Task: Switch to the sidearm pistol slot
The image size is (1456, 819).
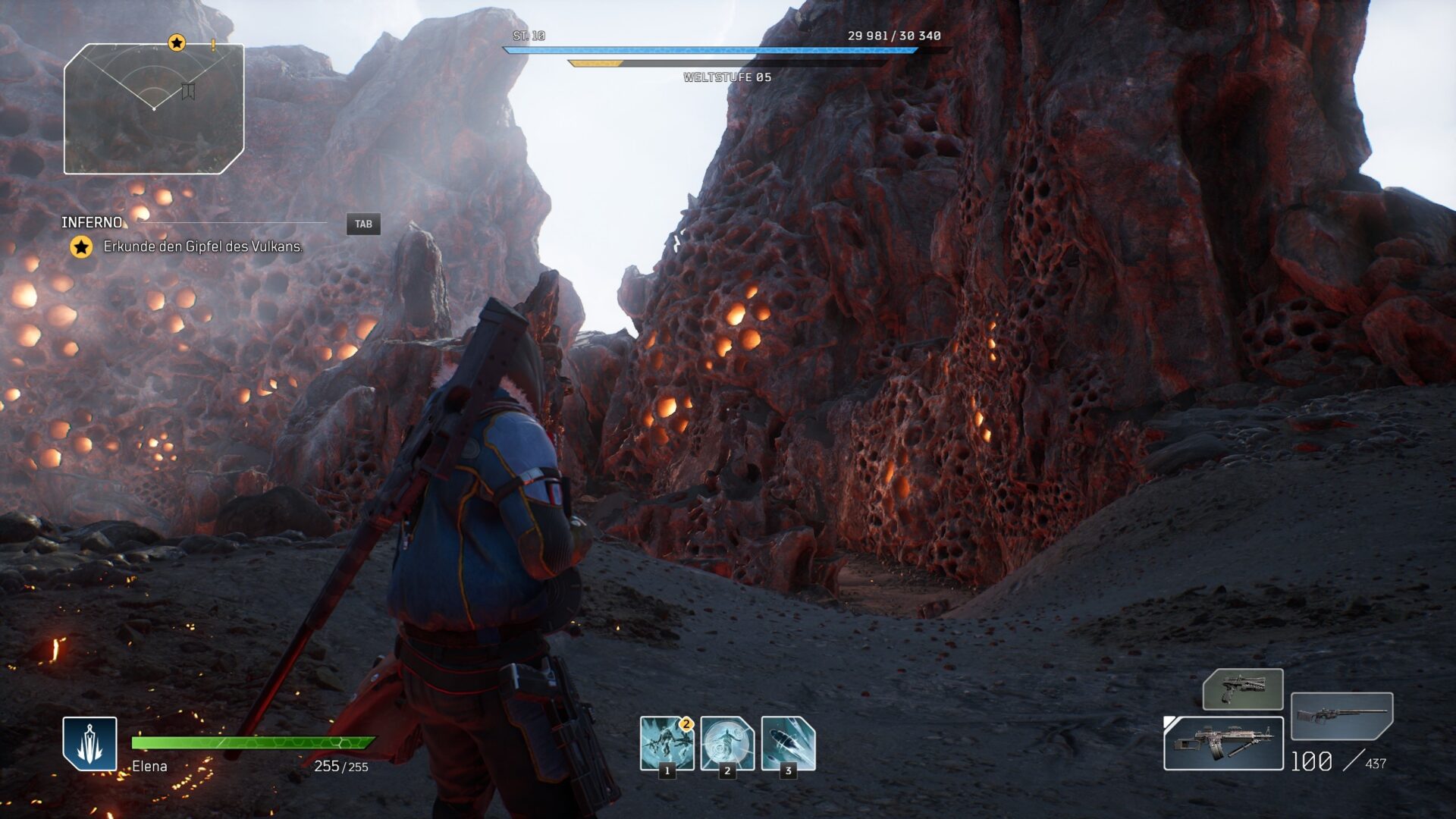Action: click(1243, 689)
